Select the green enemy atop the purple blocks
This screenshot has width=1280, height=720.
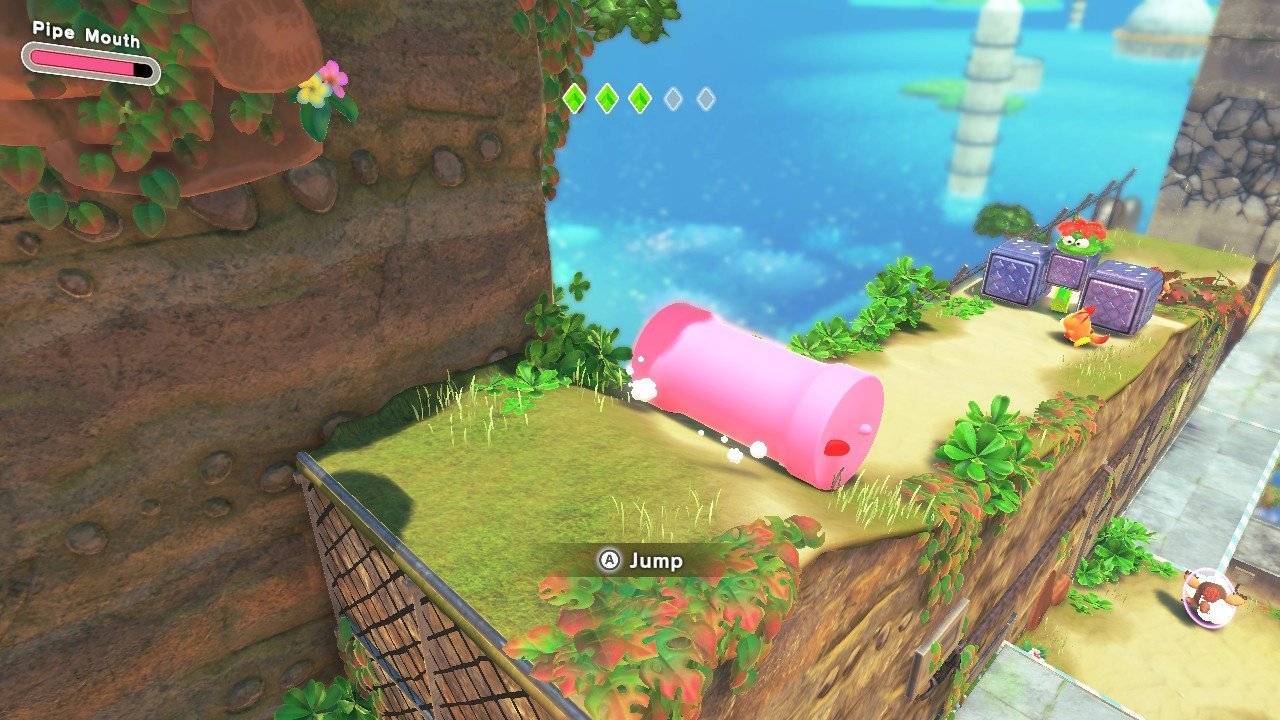point(1078,240)
